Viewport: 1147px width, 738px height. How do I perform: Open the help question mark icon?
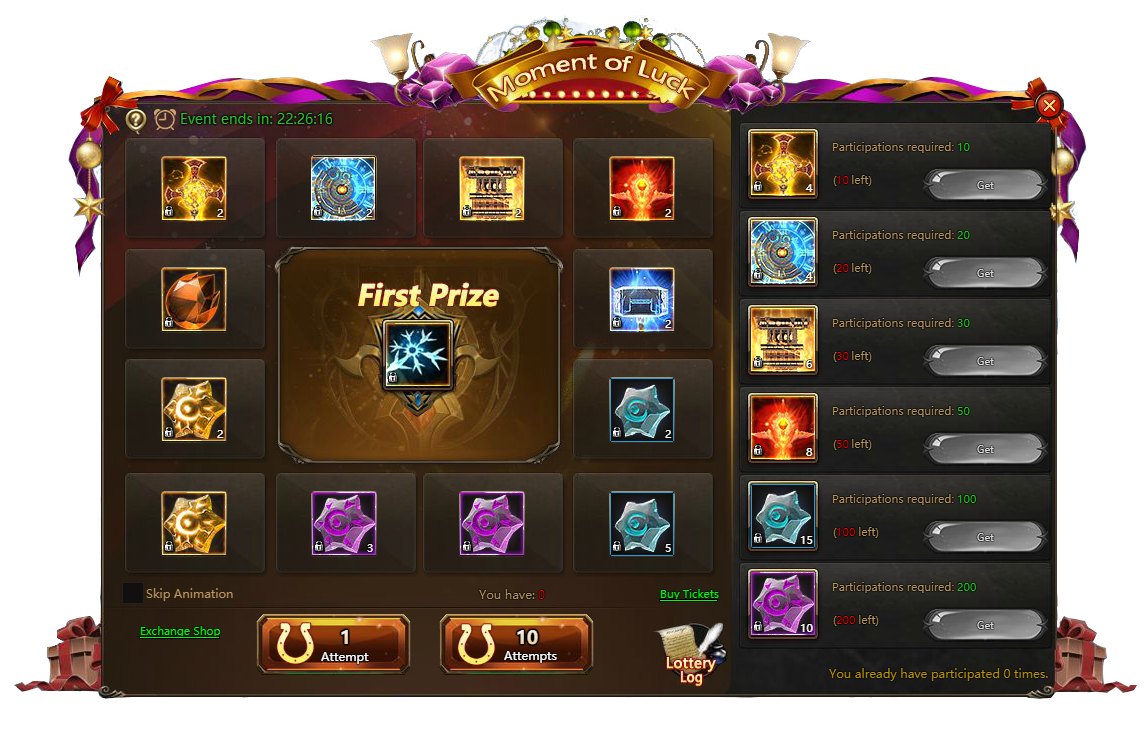(x=136, y=120)
